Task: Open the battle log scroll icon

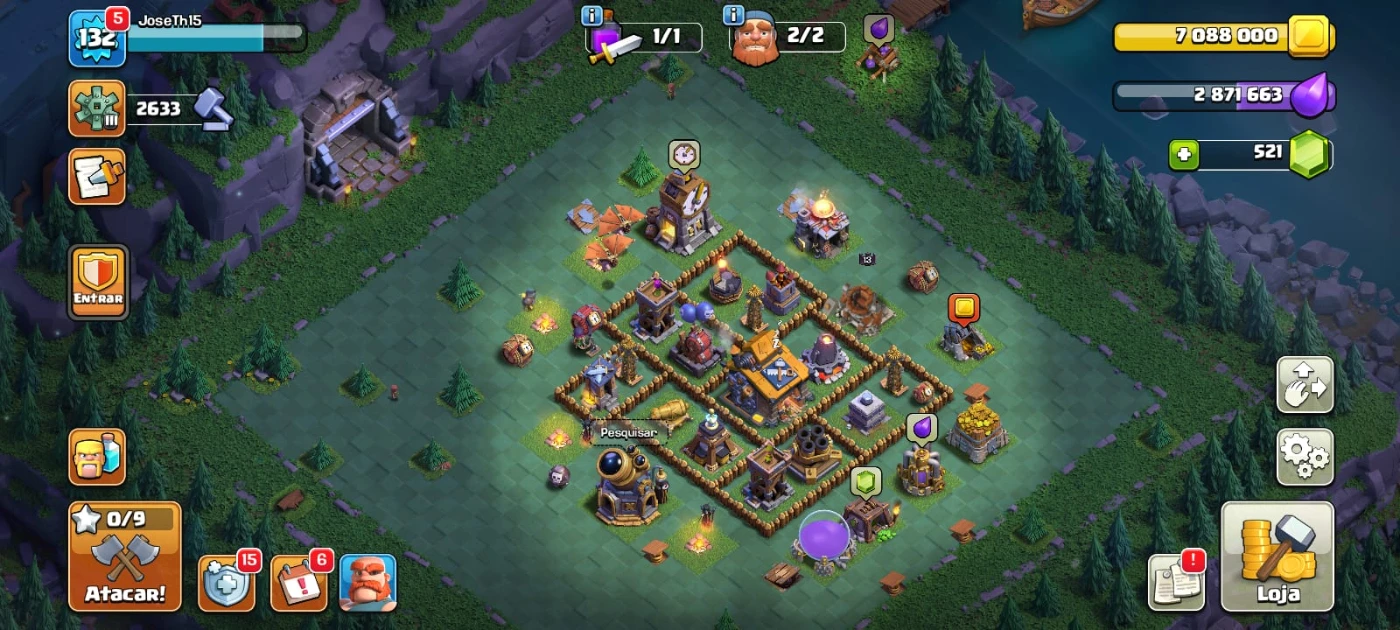Action: pos(97,176)
